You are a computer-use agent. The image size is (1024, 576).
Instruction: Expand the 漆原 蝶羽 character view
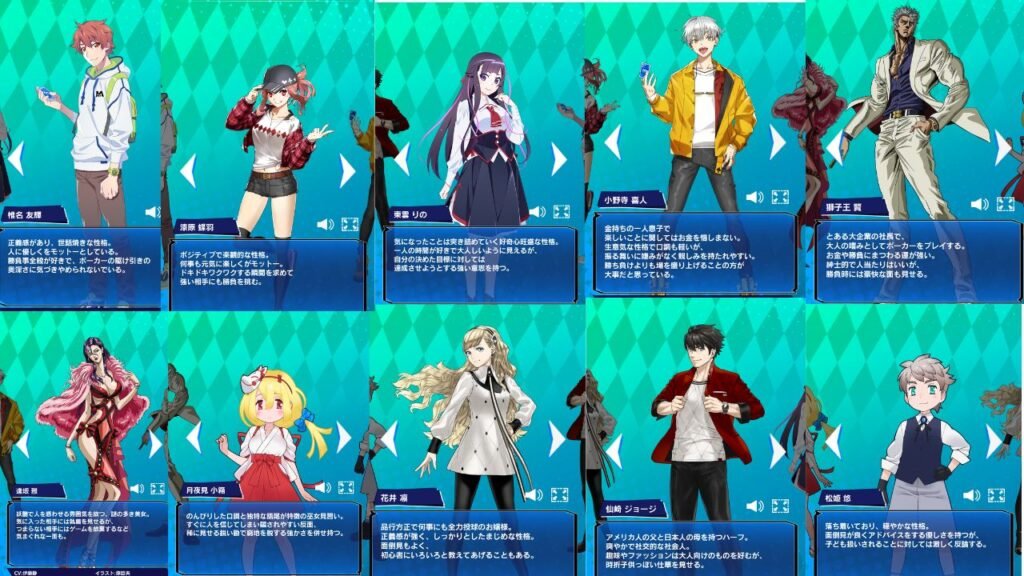tap(350, 224)
